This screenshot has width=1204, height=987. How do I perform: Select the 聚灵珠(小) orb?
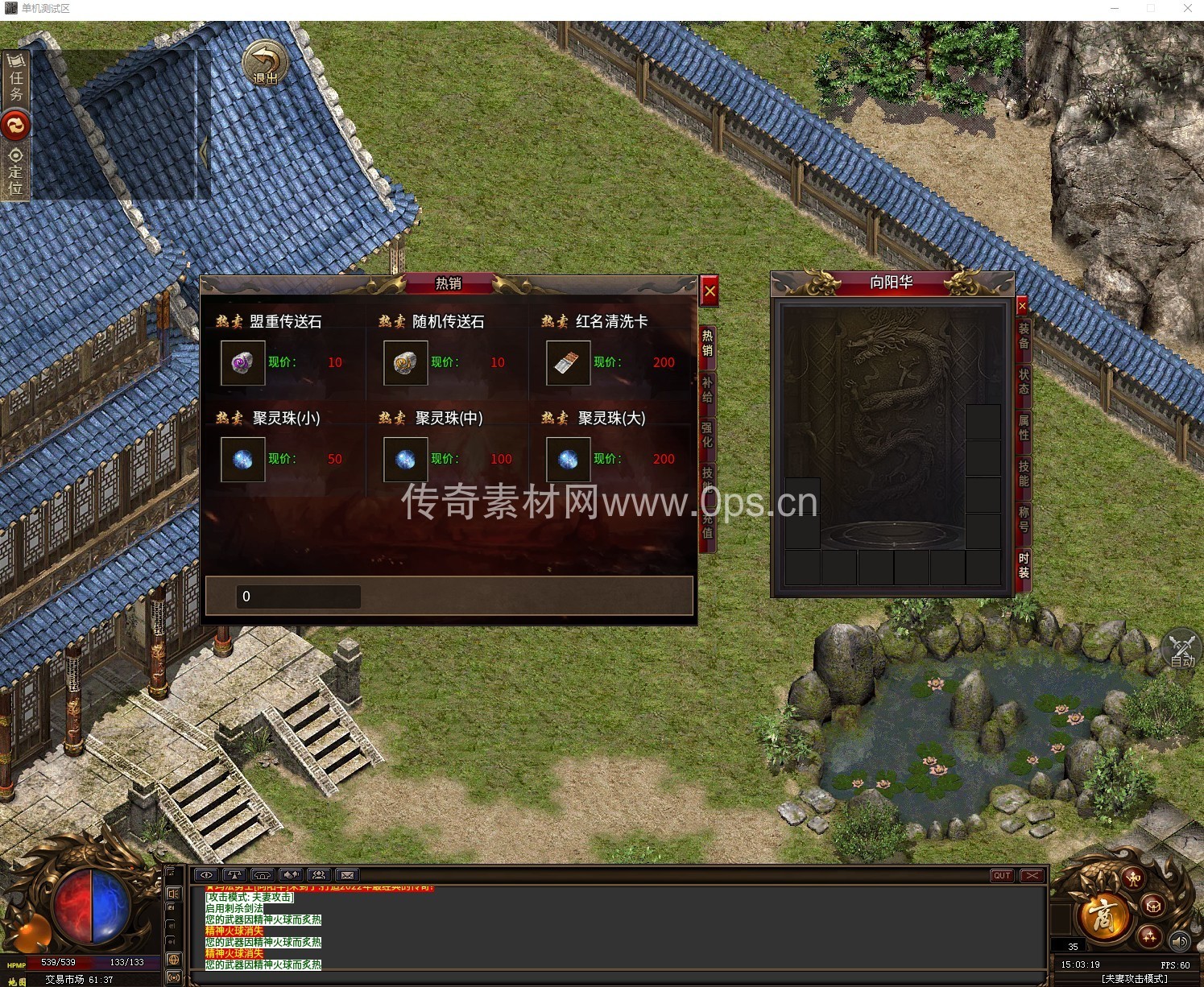coord(243,460)
